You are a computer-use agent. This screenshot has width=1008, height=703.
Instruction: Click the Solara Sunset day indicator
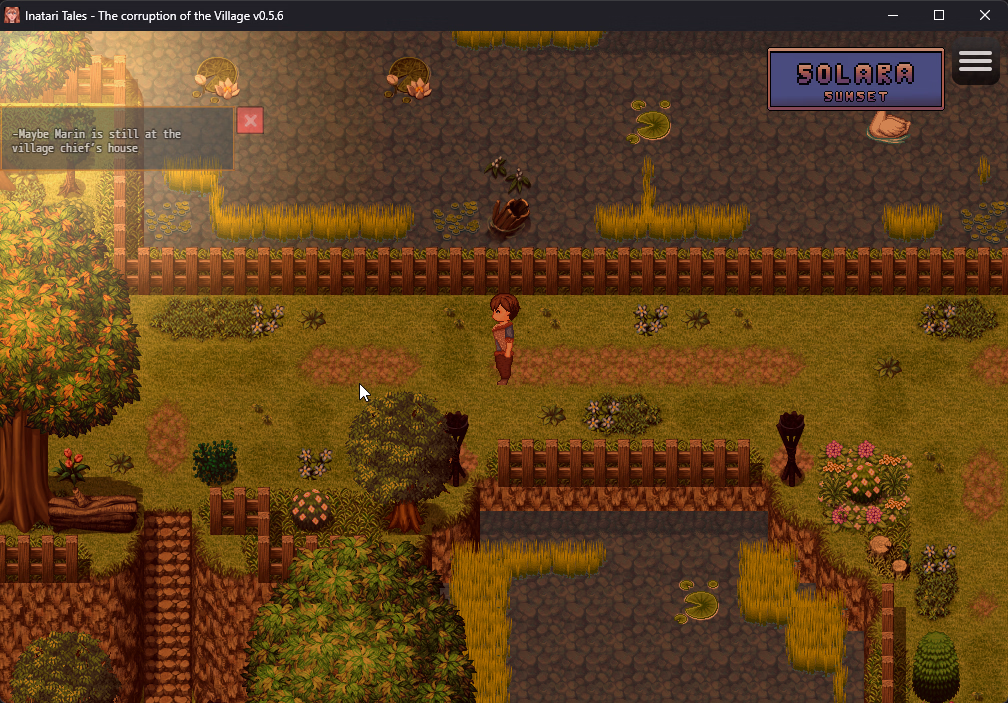point(855,79)
